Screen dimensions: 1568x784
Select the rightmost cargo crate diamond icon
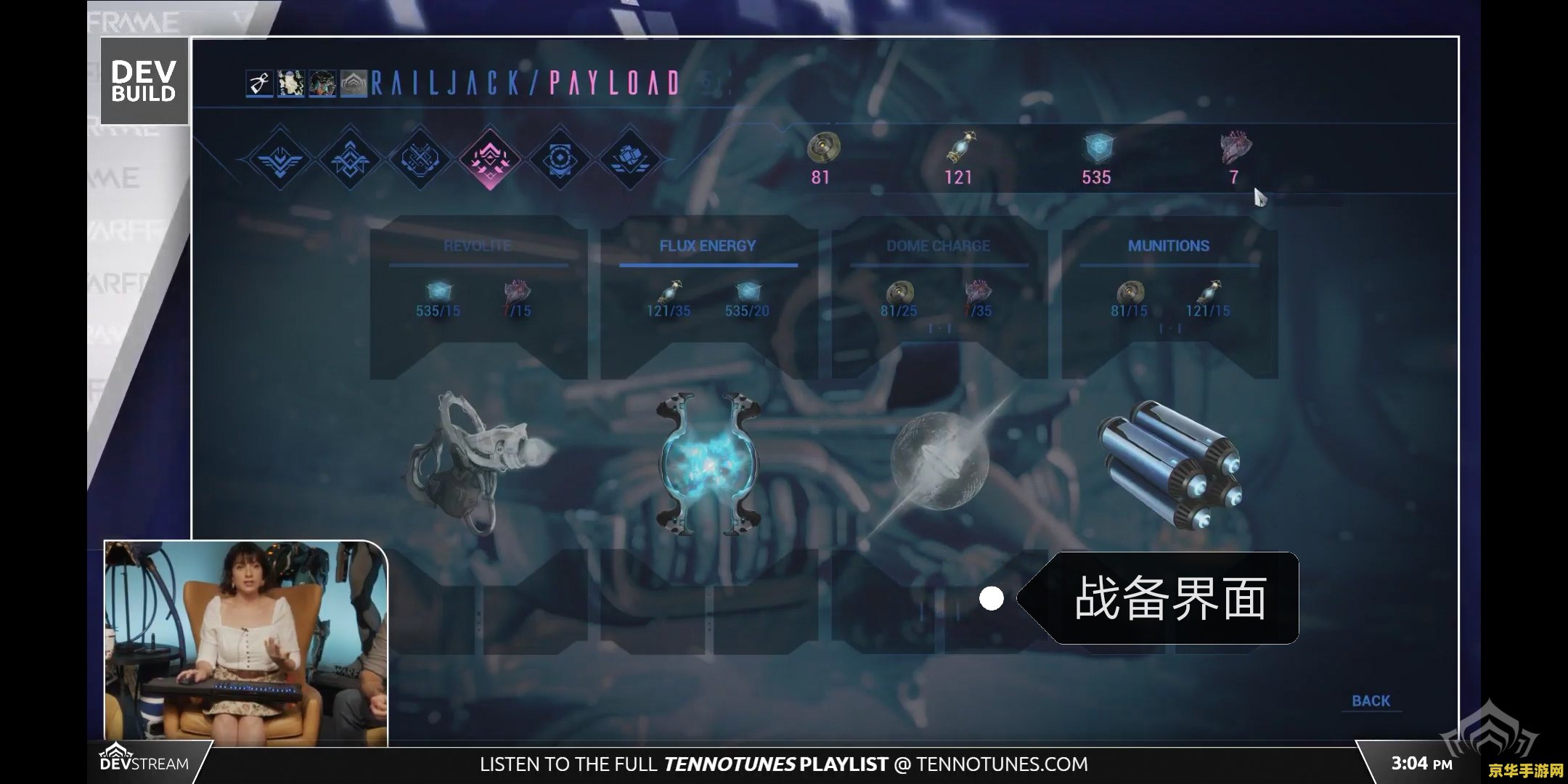pyautogui.click(x=630, y=156)
